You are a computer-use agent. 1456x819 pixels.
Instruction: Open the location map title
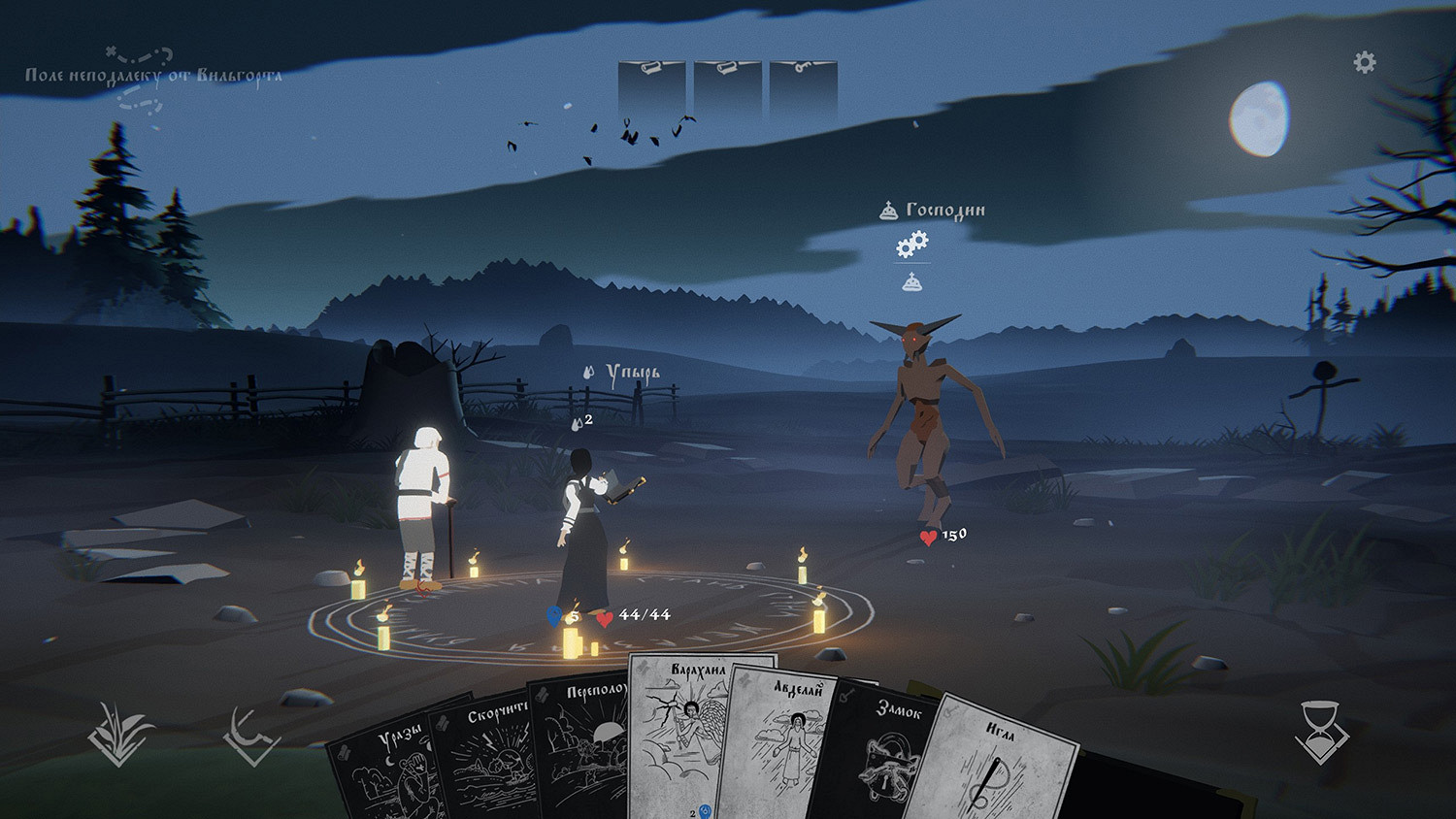153,76
